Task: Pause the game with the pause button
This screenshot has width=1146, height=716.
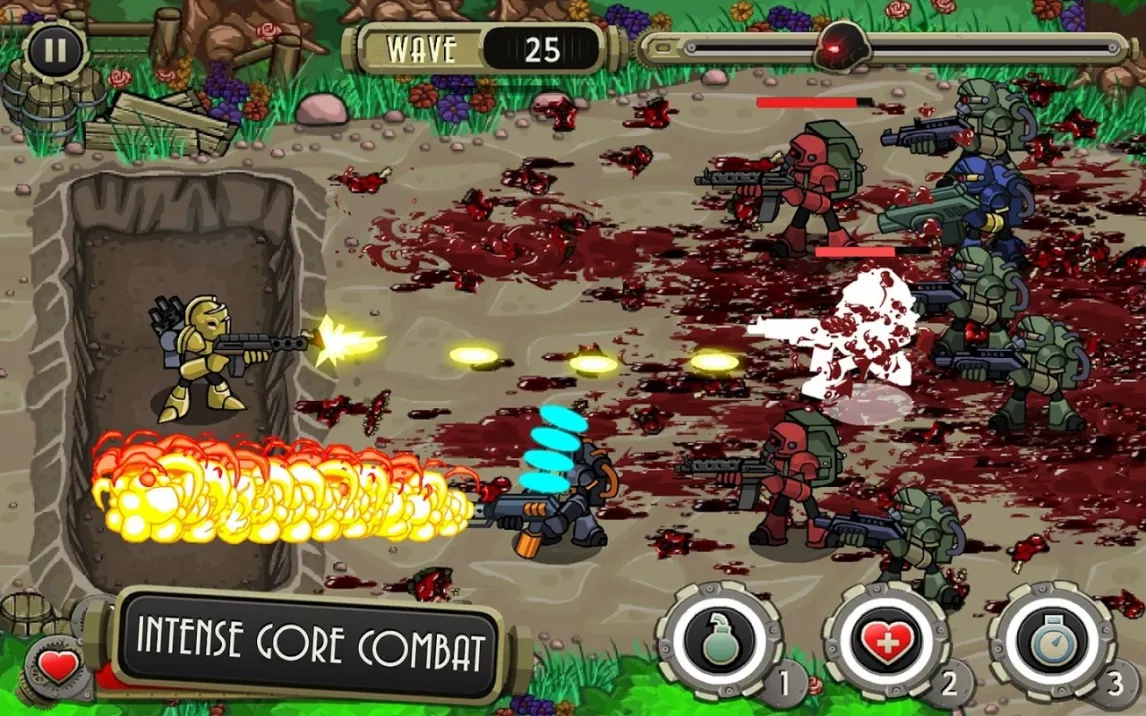Action: coord(54,51)
